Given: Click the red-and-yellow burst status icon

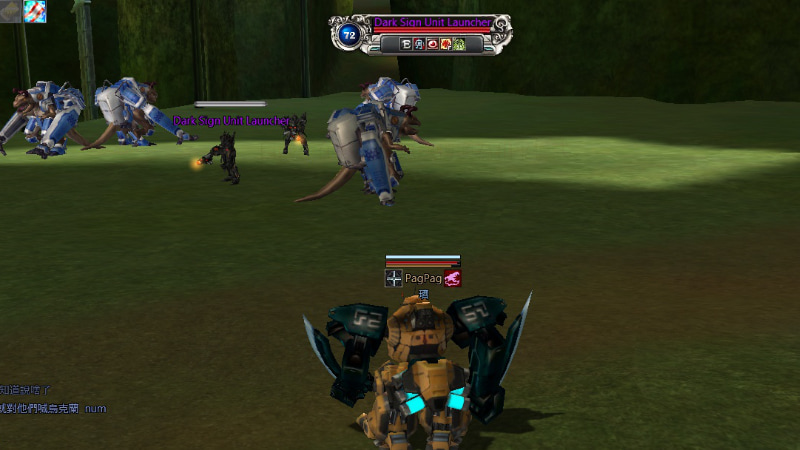Looking at the screenshot, I should point(445,44).
